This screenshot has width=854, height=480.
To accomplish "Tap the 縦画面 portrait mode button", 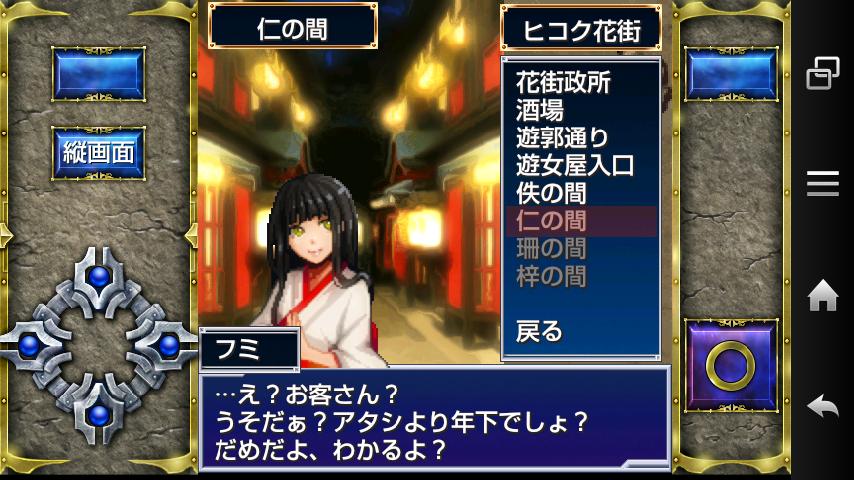I will (x=98, y=154).
